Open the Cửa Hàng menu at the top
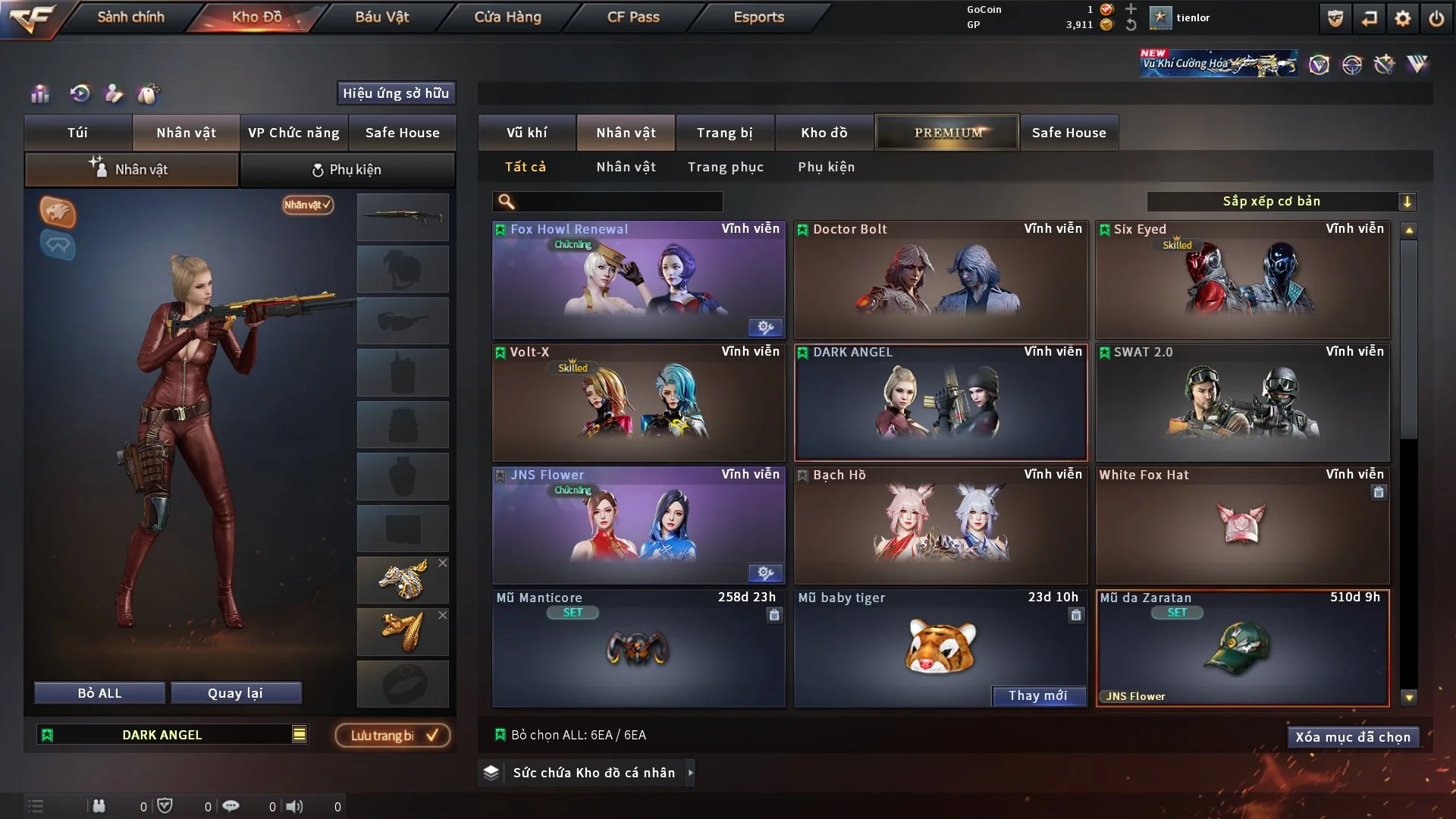The image size is (1456, 819). (x=507, y=17)
